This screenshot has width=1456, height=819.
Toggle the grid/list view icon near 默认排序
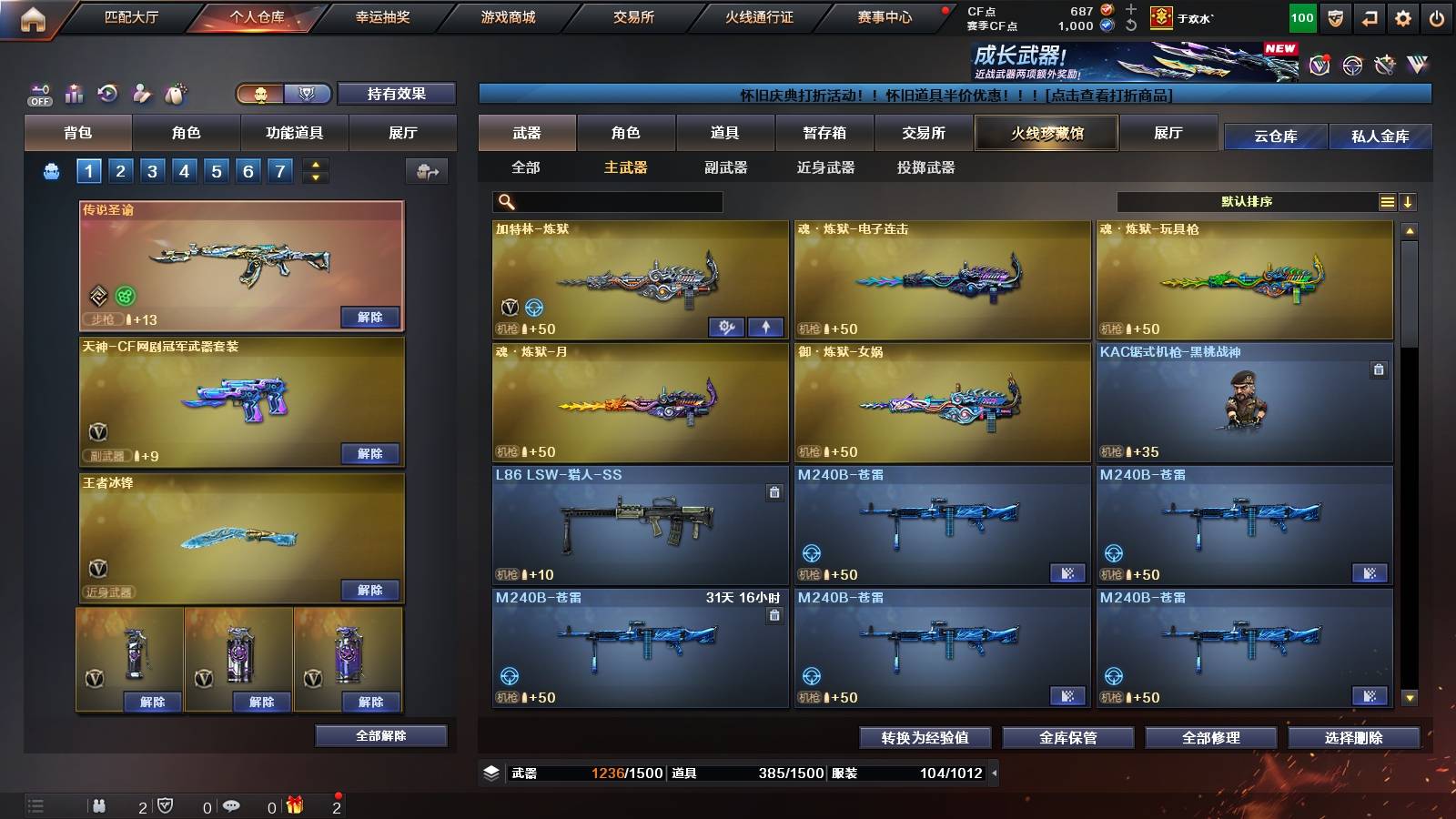pos(1387,200)
